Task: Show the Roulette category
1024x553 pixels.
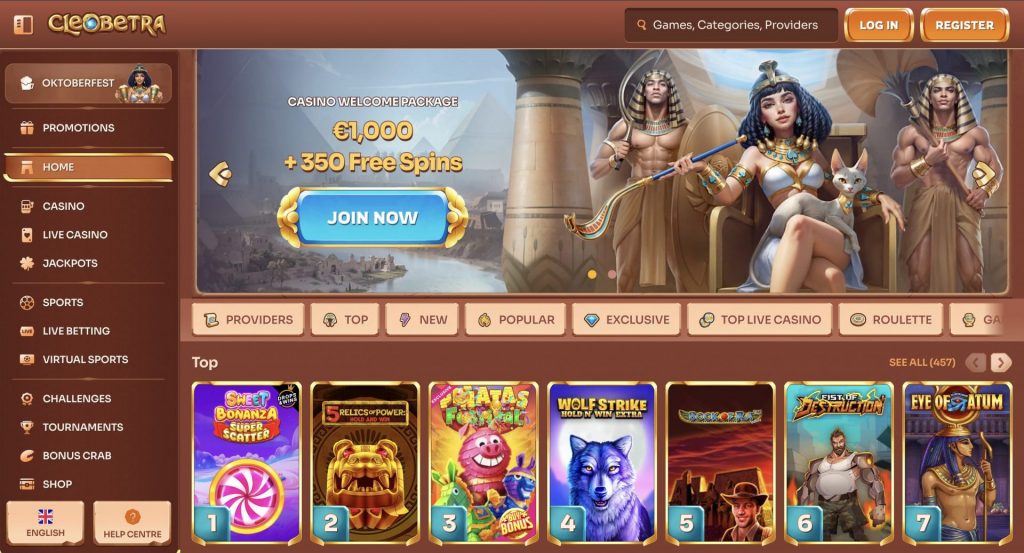Action: point(890,320)
